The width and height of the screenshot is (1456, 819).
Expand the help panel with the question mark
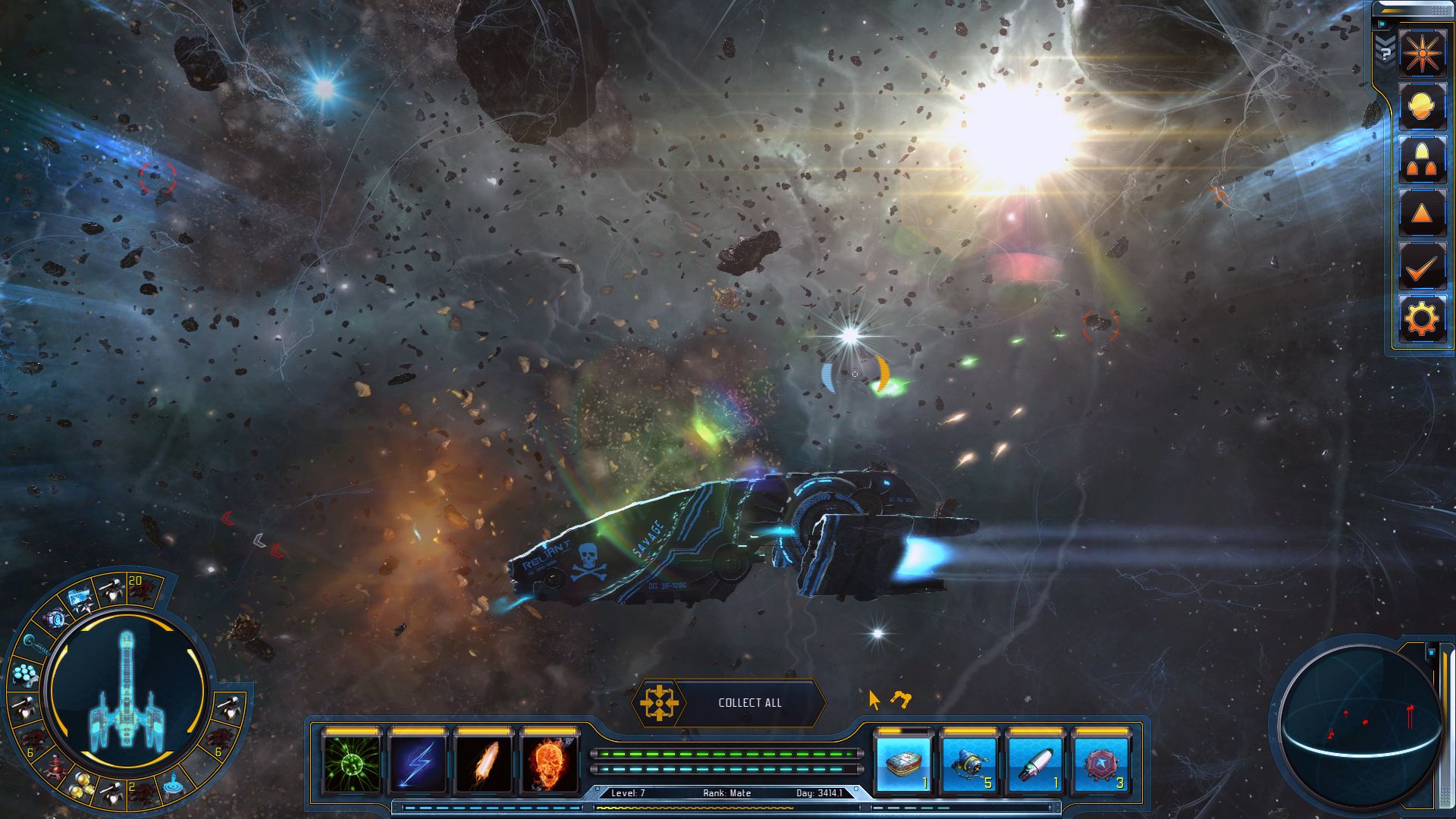pos(1385,53)
